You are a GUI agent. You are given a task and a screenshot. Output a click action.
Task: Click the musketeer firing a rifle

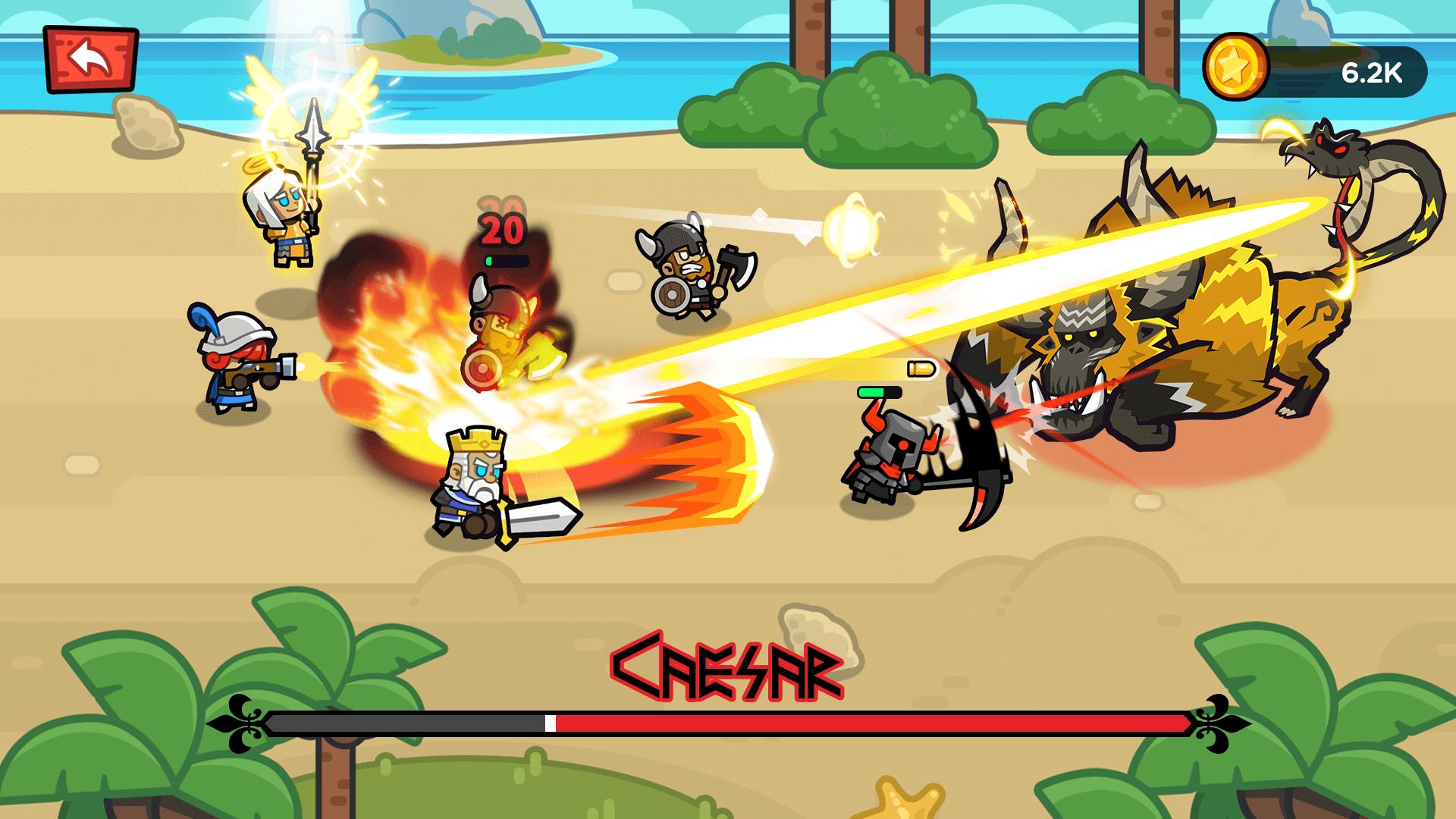(235, 364)
